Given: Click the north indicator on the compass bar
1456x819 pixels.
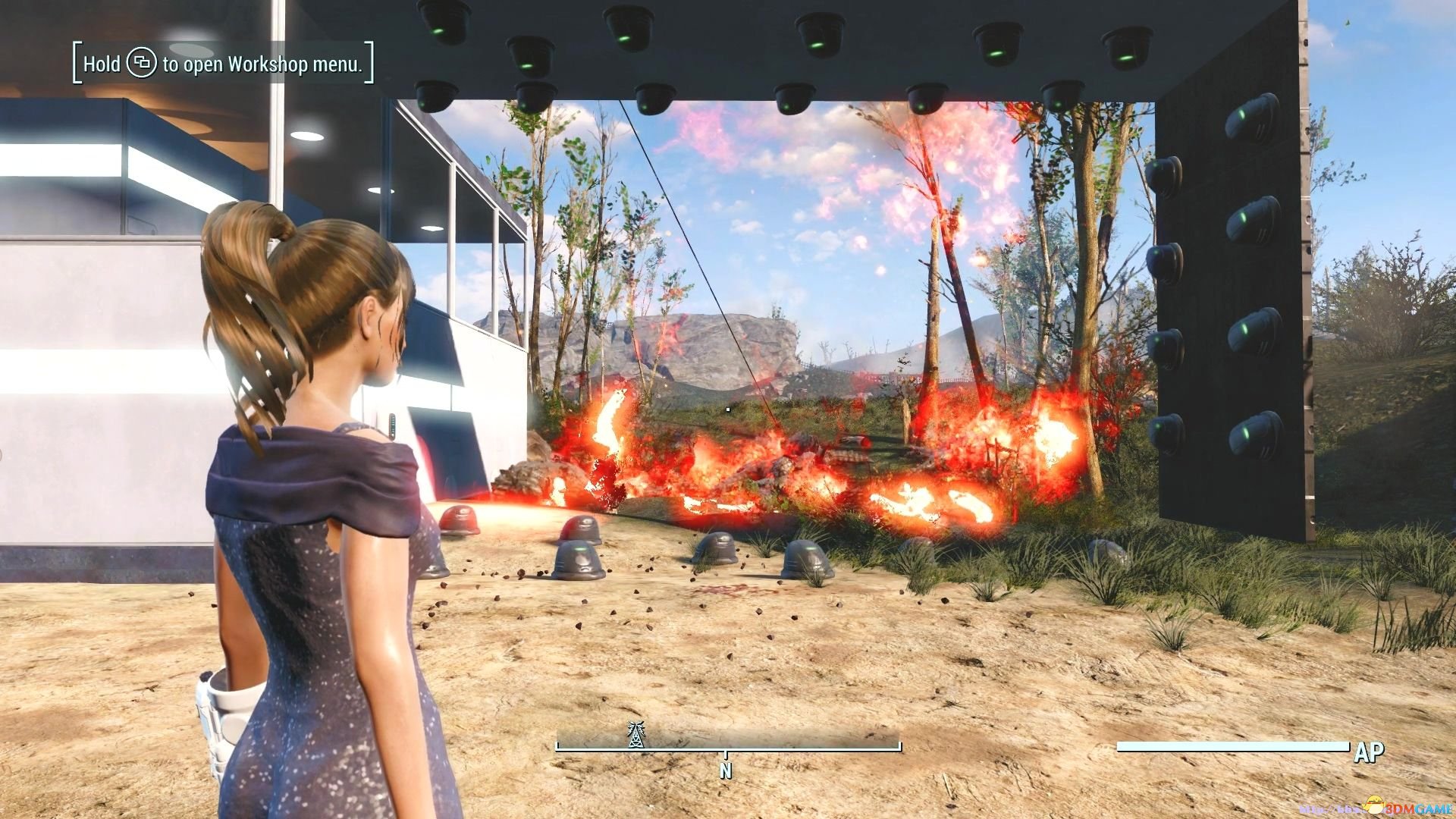Looking at the screenshot, I should pyautogui.click(x=726, y=770).
